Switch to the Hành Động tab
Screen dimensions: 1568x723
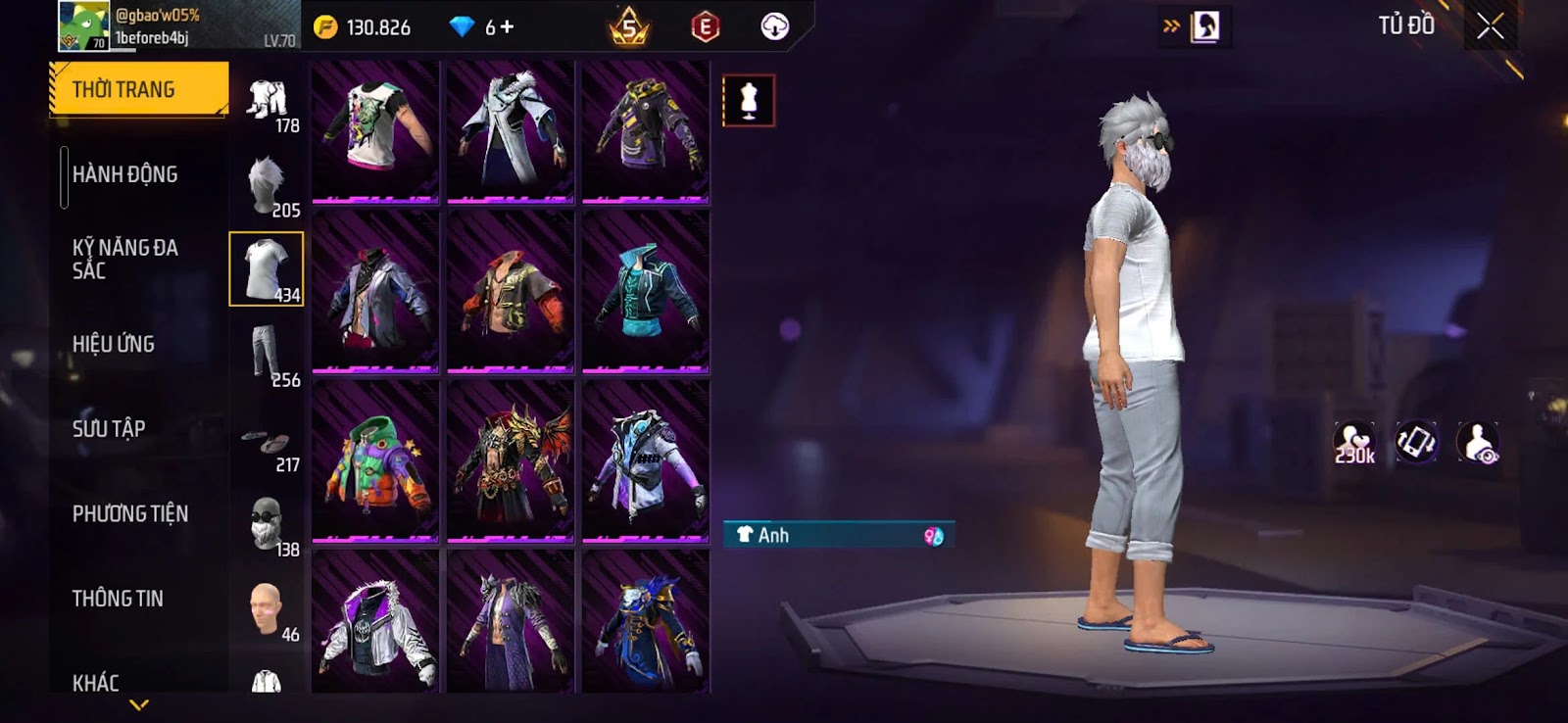pyautogui.click(x=124, y=174)
